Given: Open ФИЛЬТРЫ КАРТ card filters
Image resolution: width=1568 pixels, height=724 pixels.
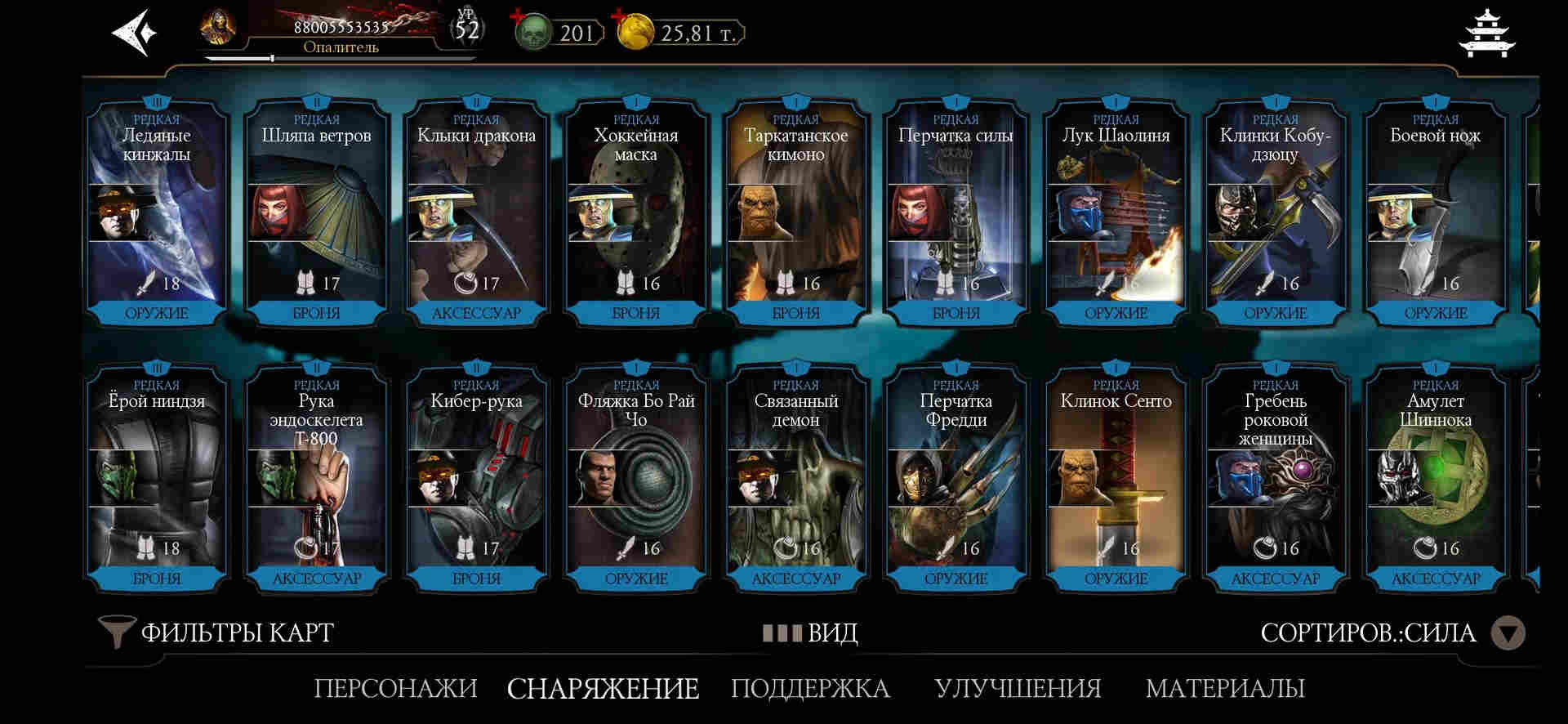Looking at the screenshot, I should coord(217,632).
